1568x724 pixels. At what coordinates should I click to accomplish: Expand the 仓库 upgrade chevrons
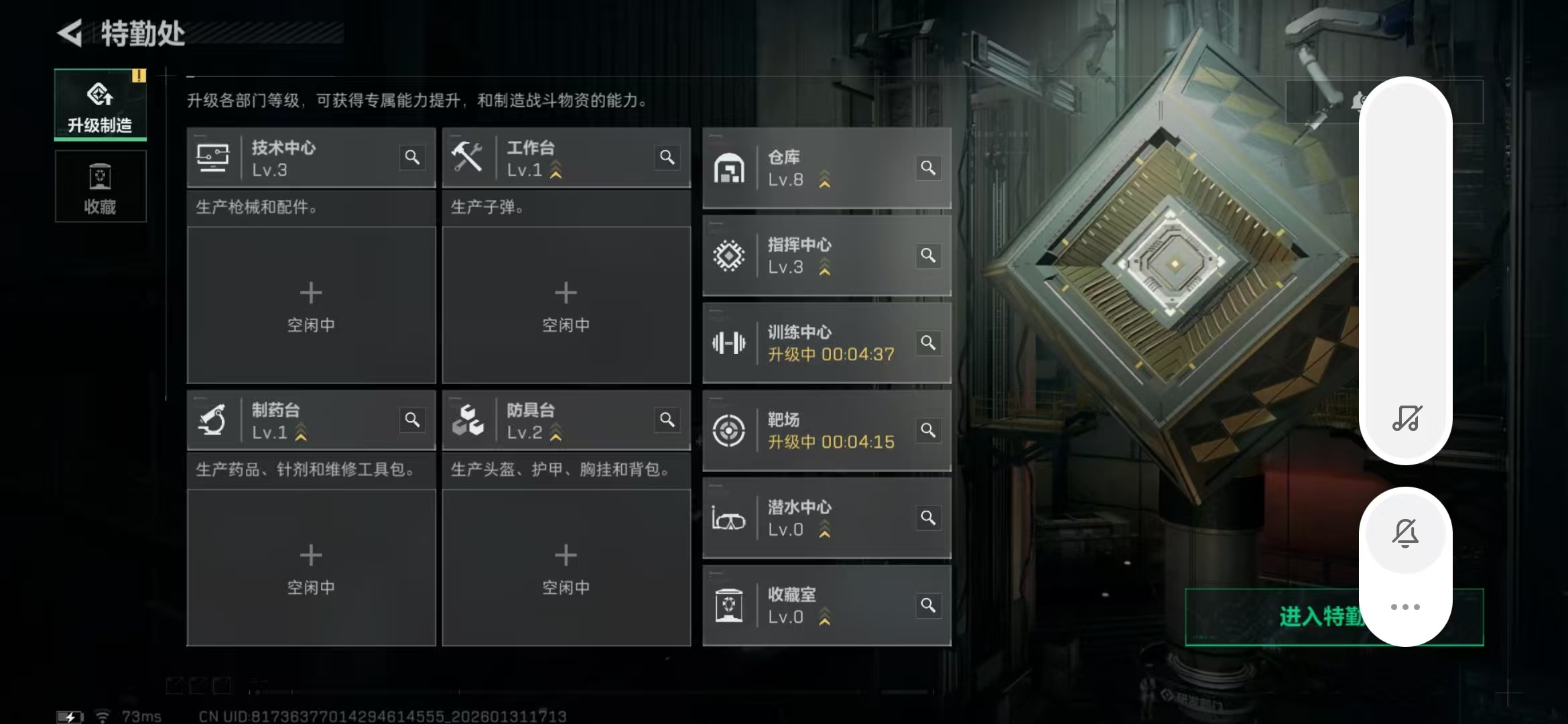826,179
